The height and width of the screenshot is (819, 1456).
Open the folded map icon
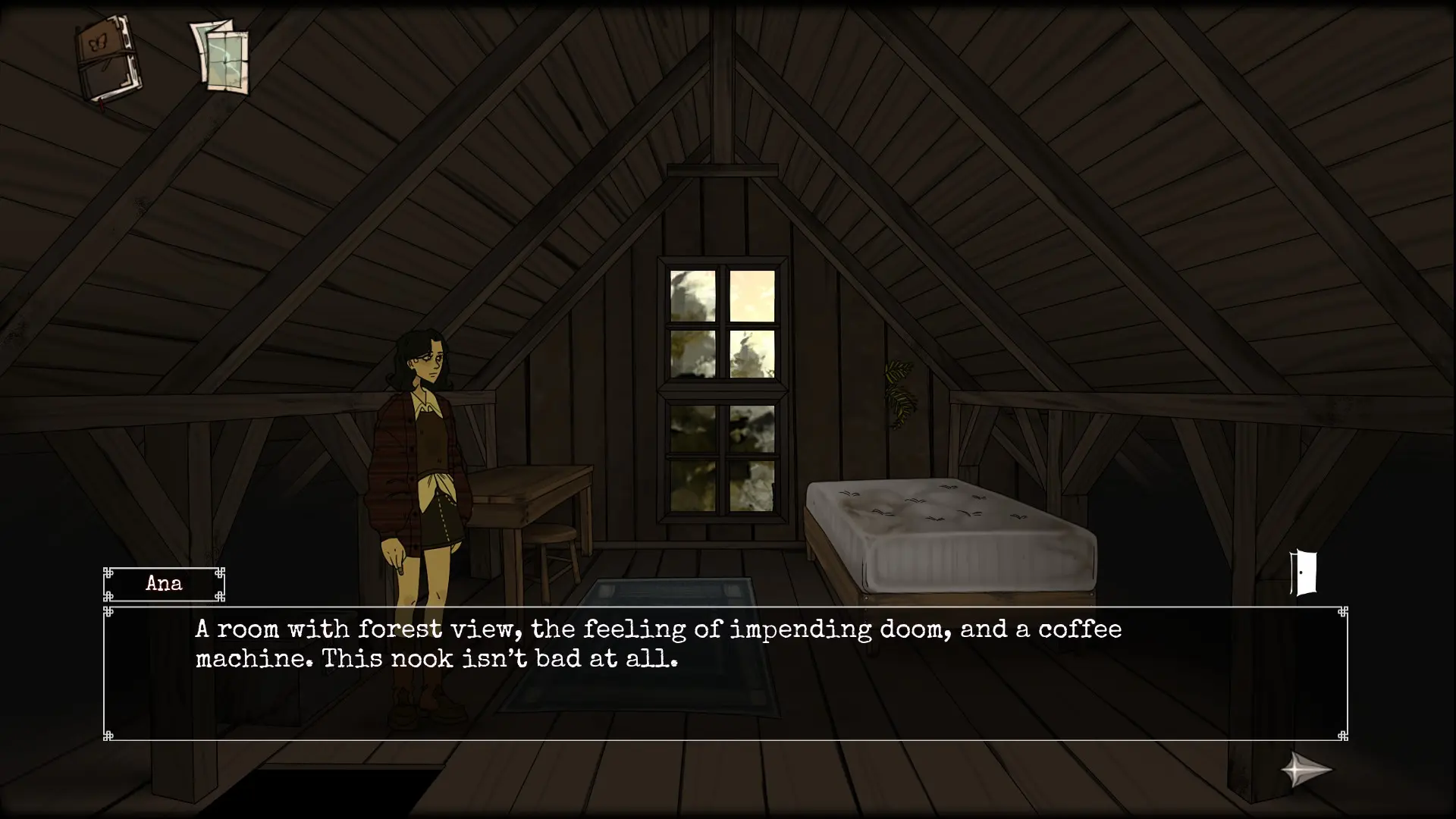(x=220, y=57)
